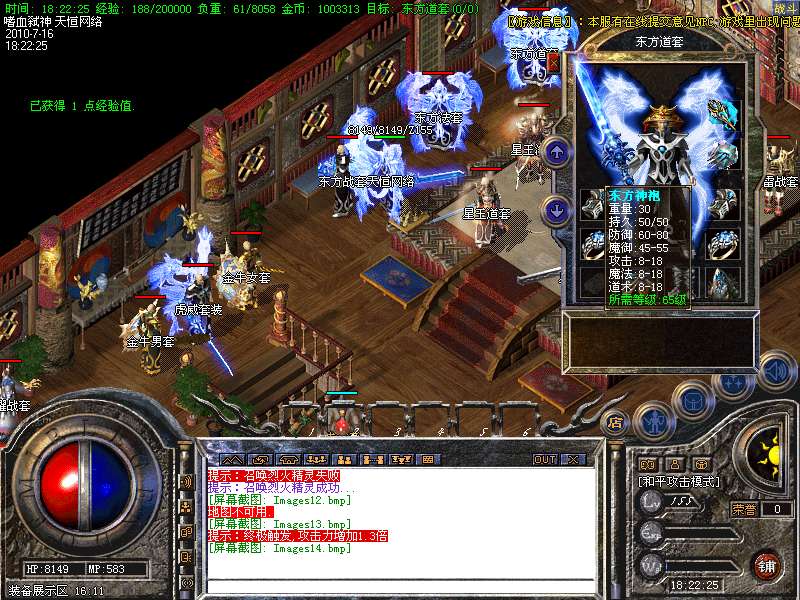This screenshot has width=800, height=600.
Task: Select the right-side ring equipment slot
Action: click(724, 243)
